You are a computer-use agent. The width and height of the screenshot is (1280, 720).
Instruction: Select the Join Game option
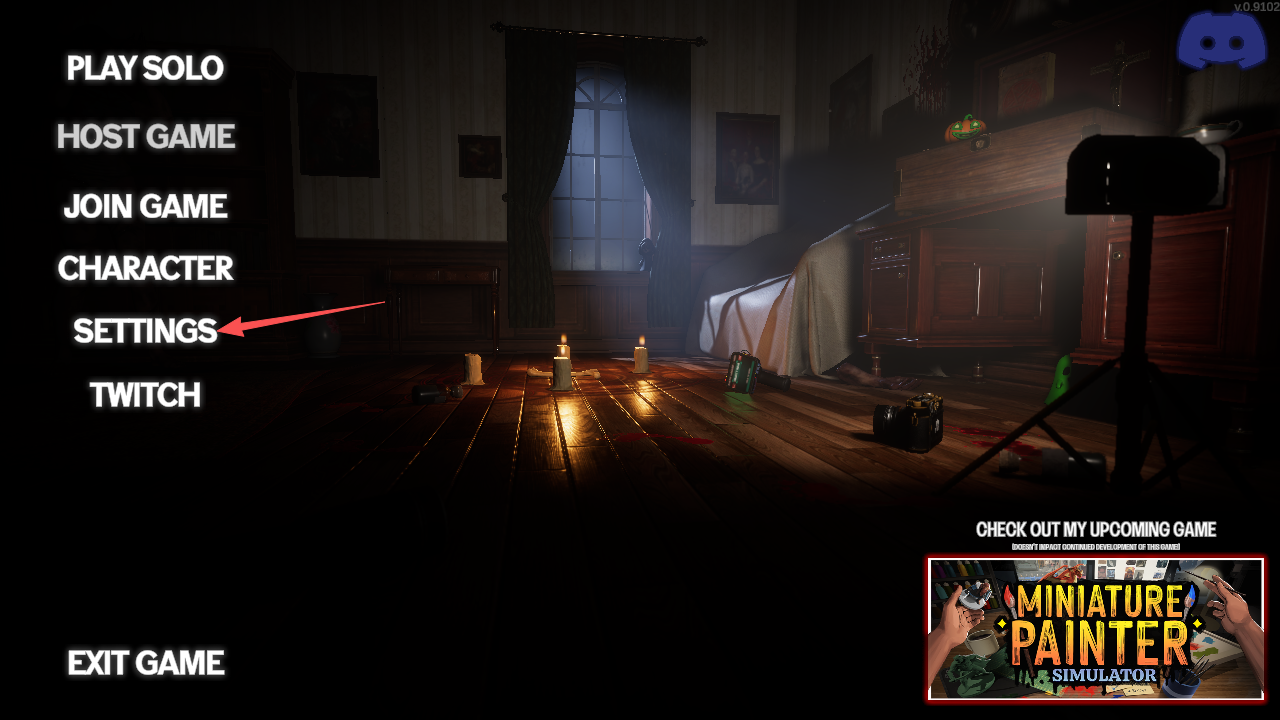pos(145,206)
